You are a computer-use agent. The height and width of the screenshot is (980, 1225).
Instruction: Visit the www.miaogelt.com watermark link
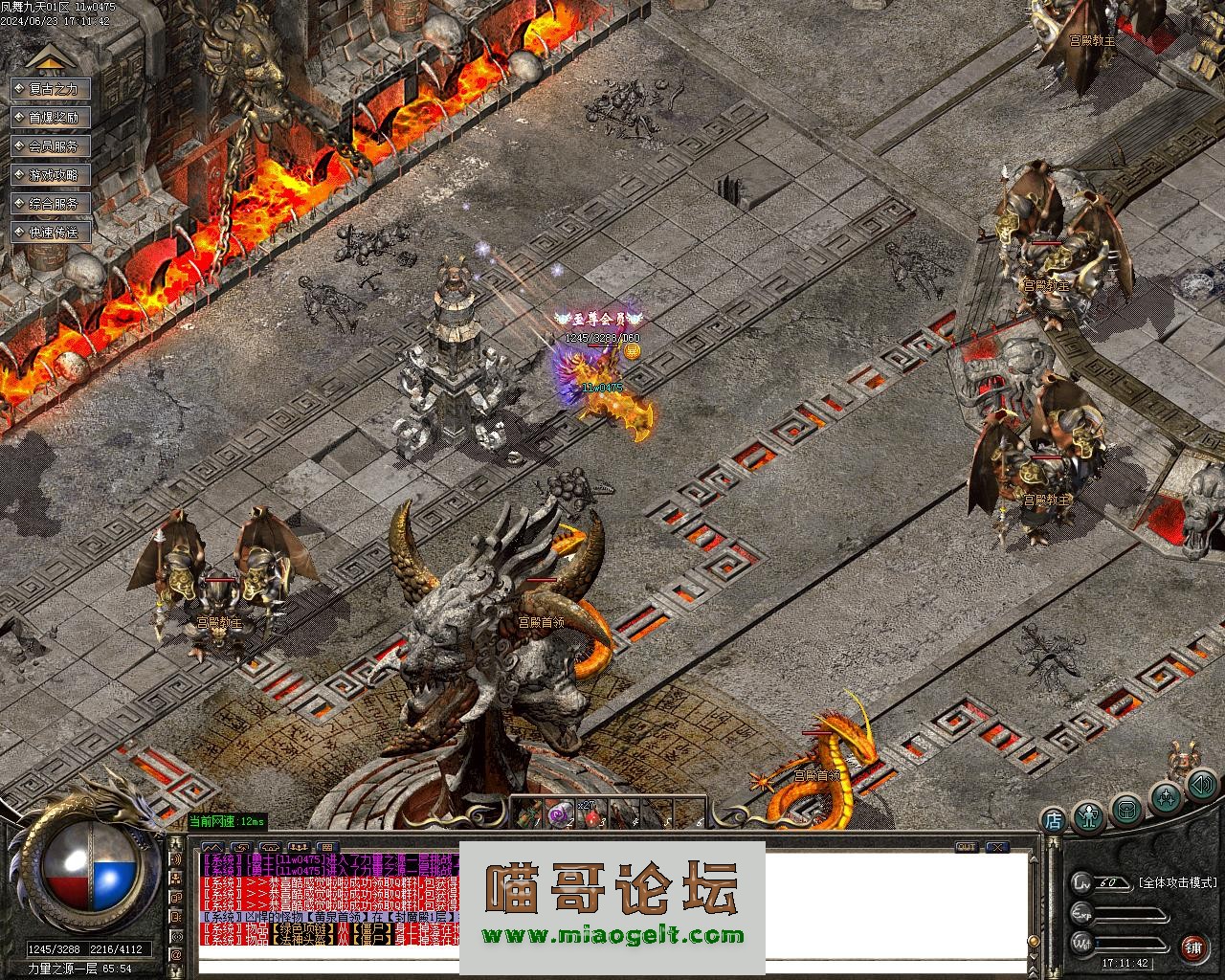click(x=612, y=936)
